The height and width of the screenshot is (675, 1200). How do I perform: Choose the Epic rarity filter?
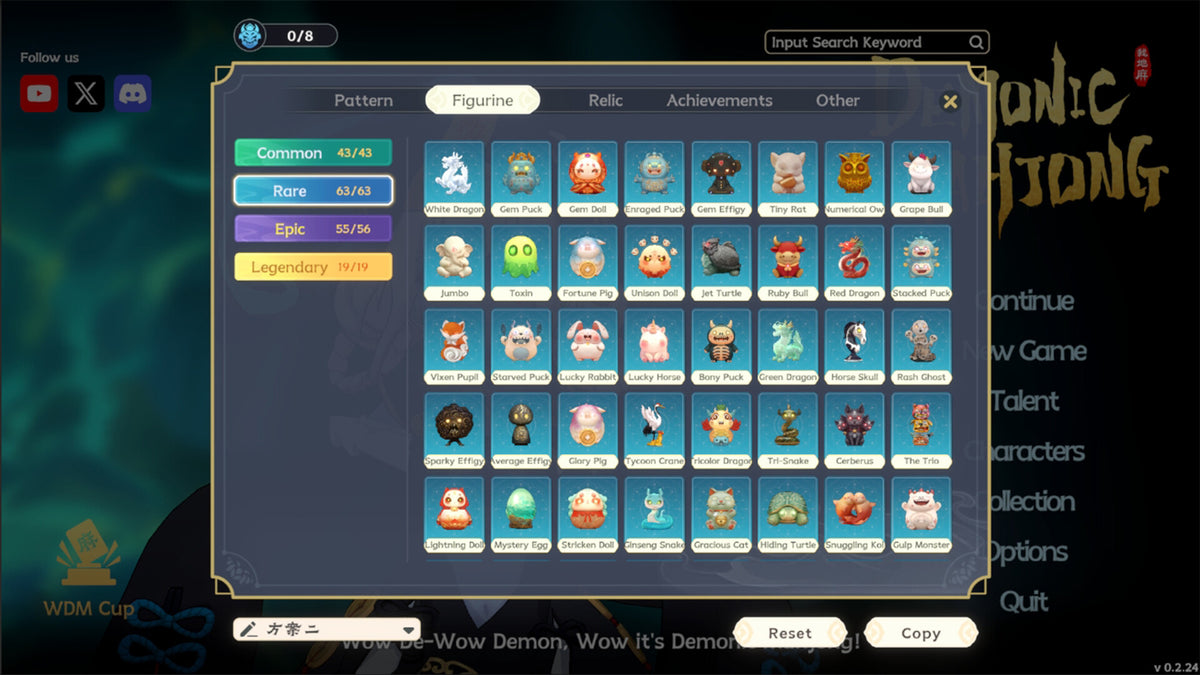click(x=313, y=229)
